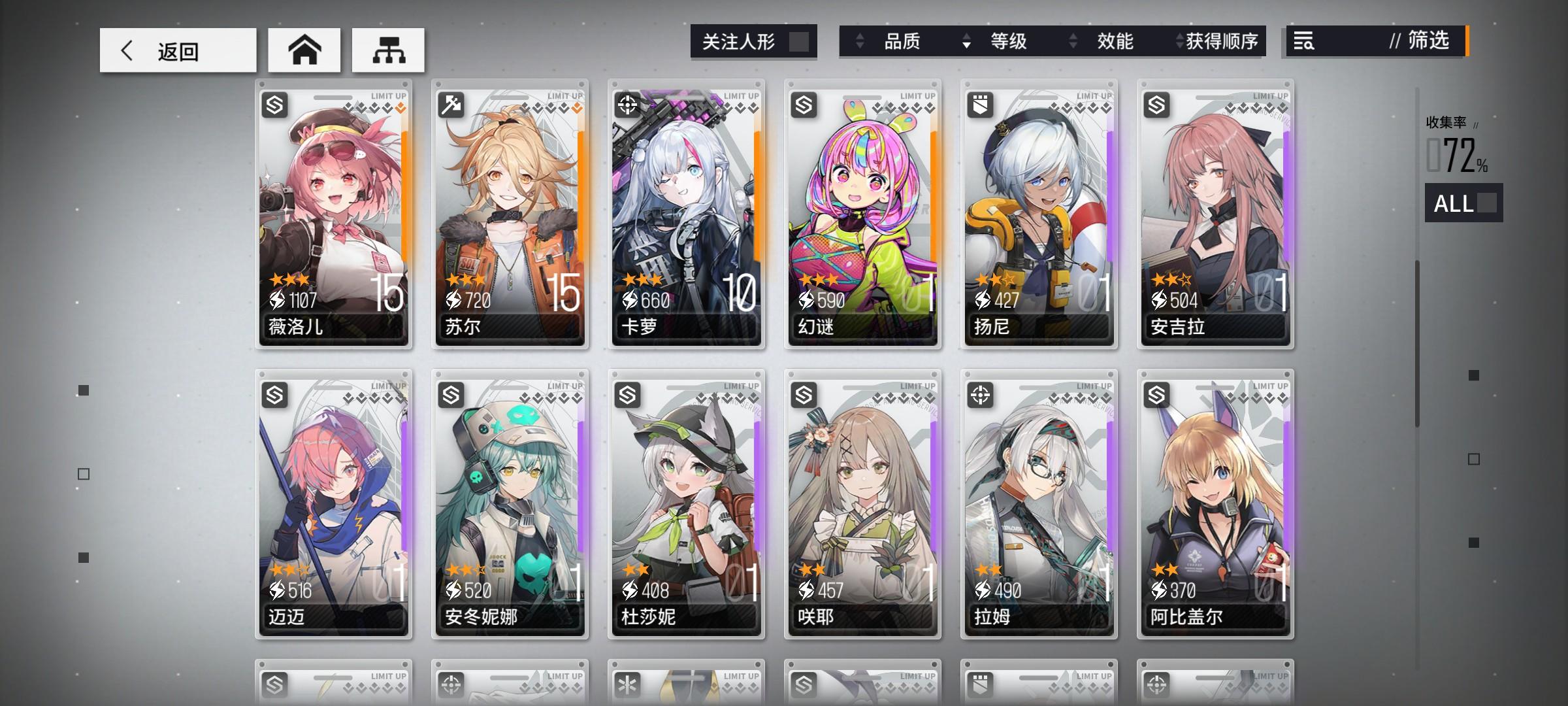Screen dimensions: 1568x706
Task: Click the home icon in top toolbar
Action: tap(304, 49)
